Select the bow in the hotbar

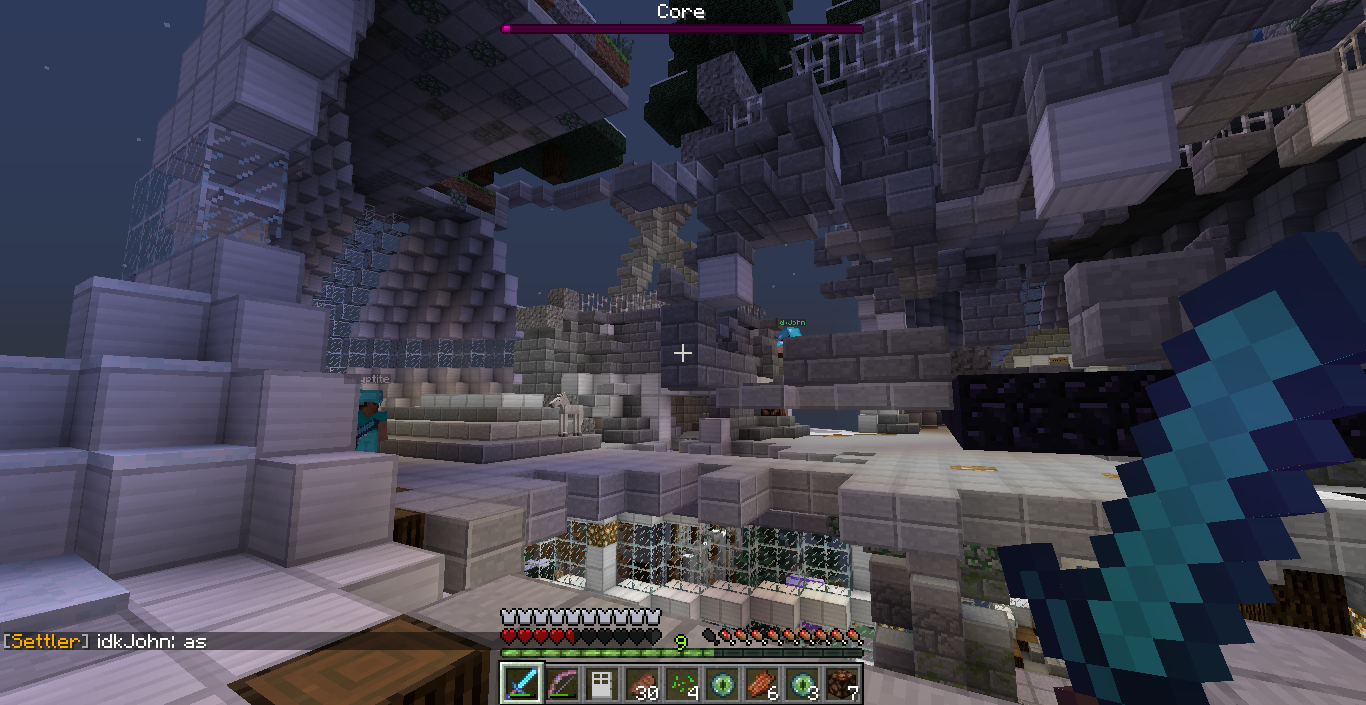[x=561, y=684]
